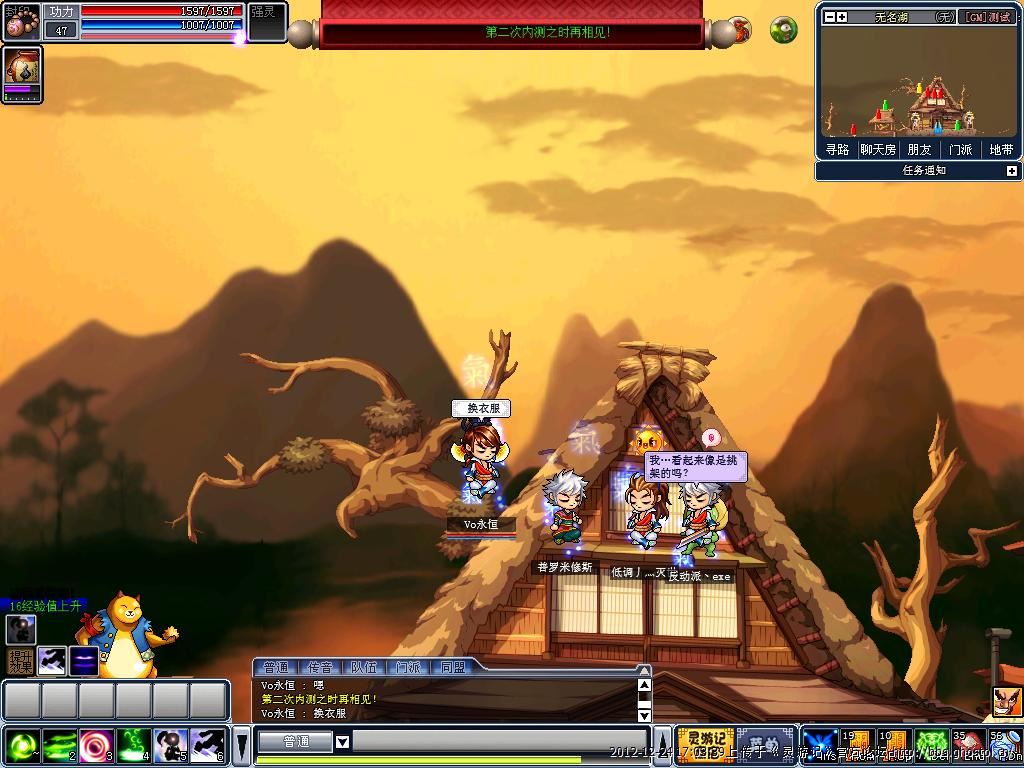Screen dimensions: 1024x768
Task: Click the 门派 button under the minimap
Action: click(x=960, y=150)
